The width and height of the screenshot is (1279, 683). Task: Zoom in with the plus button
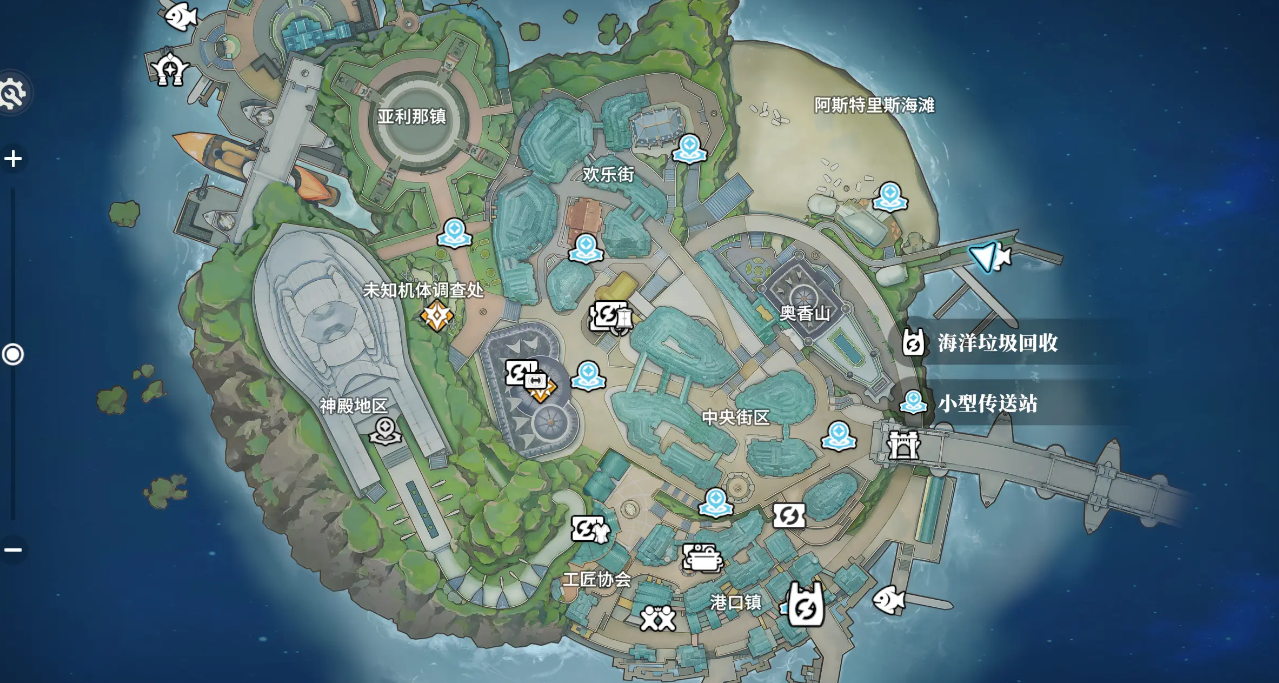click(x=13, y=159)
